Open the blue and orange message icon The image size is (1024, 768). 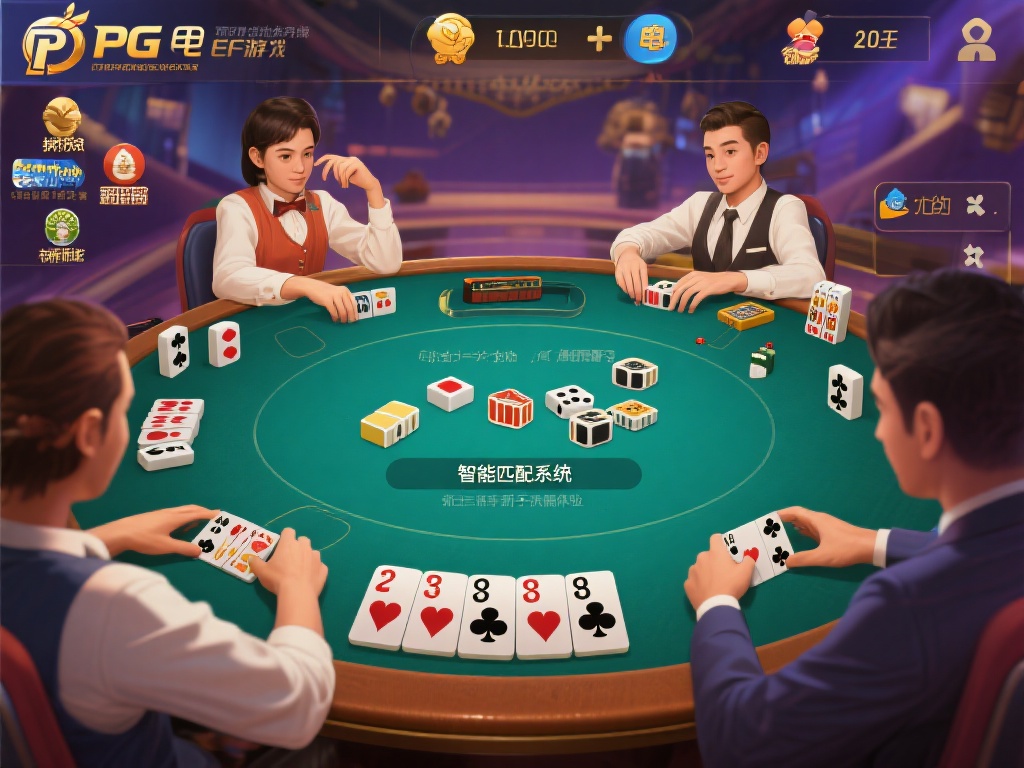893,205
